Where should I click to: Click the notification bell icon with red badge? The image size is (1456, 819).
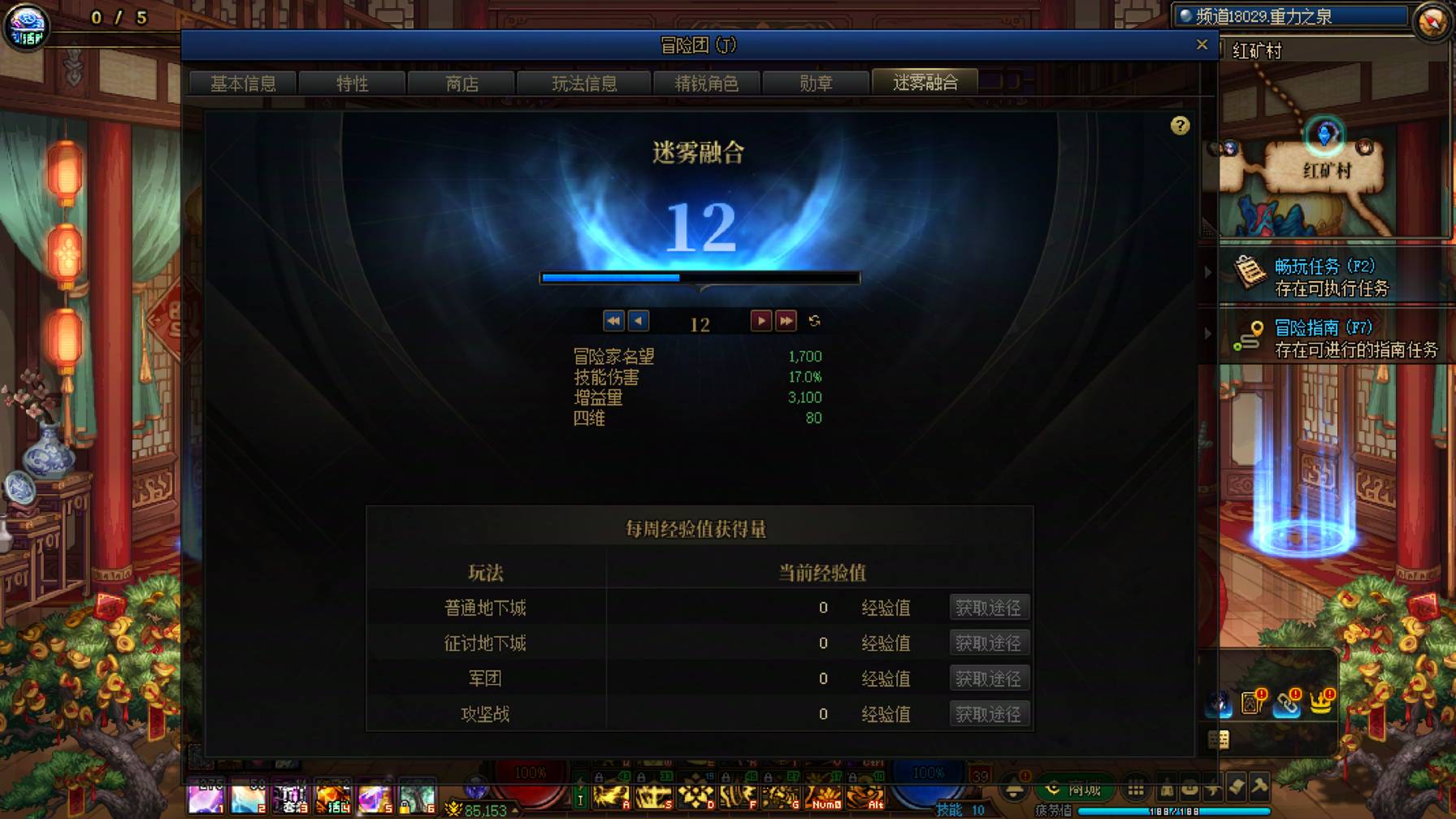click(1012, 791)
